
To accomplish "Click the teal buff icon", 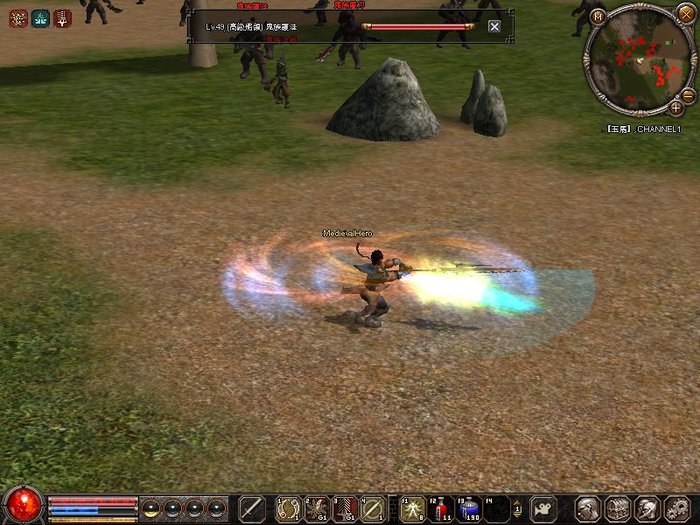I will [41, 18].
